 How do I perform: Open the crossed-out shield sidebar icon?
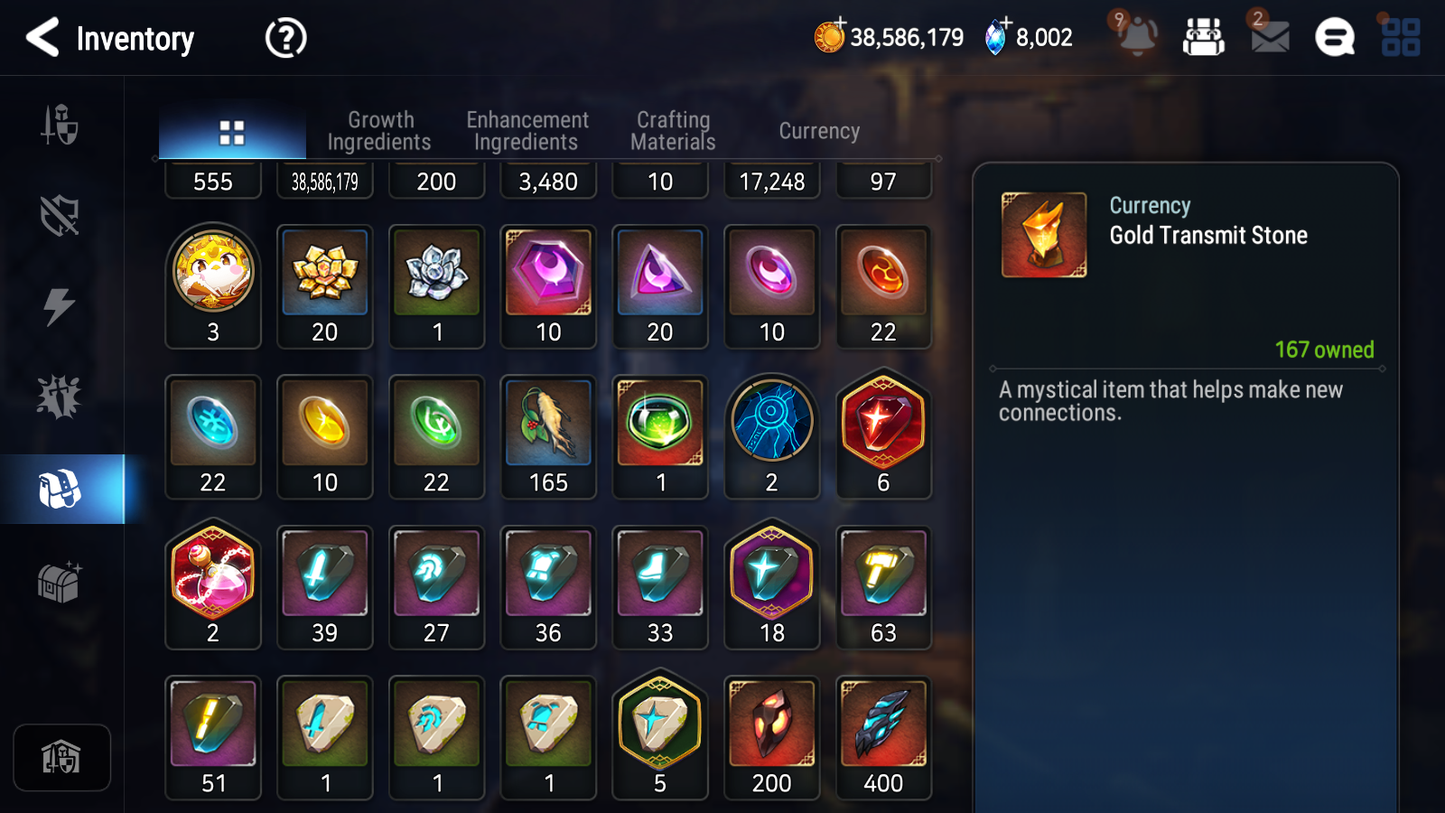point(62,213)
